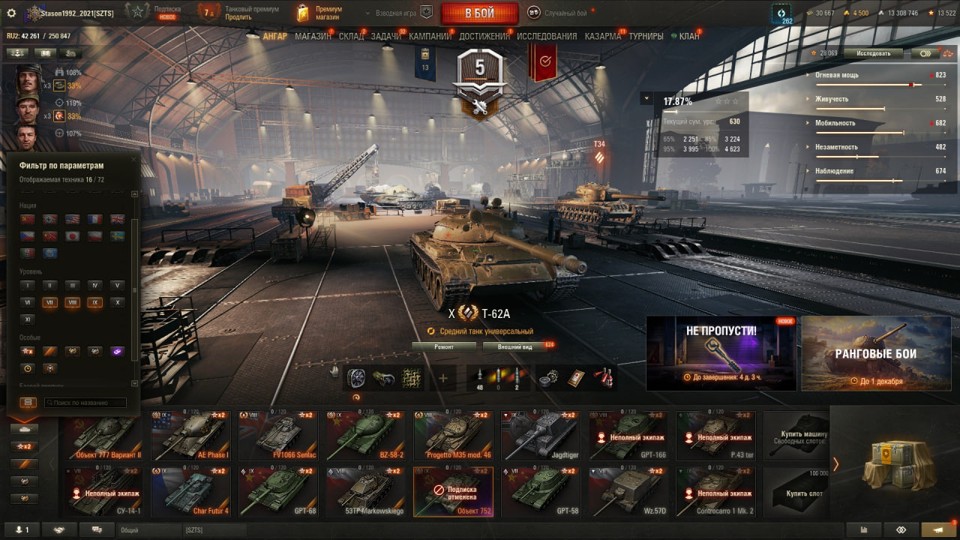This screenshot has width=960, height=540.
Task: Select the Jagdtiger tank in the carousel
Action: (538, 435)
